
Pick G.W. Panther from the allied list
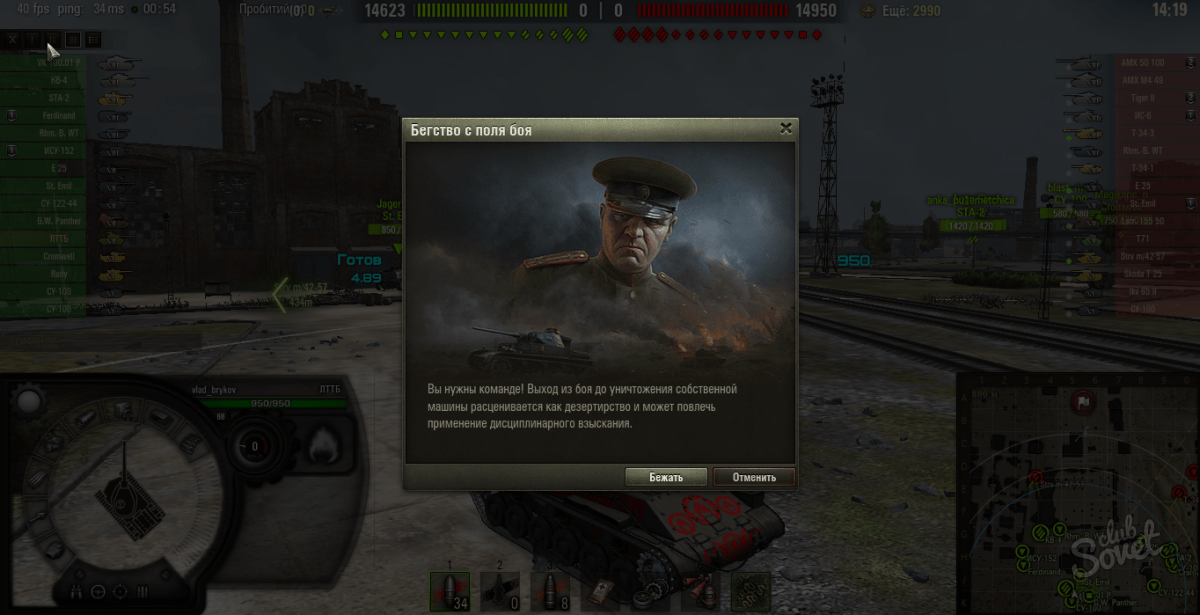pos(60,221)
